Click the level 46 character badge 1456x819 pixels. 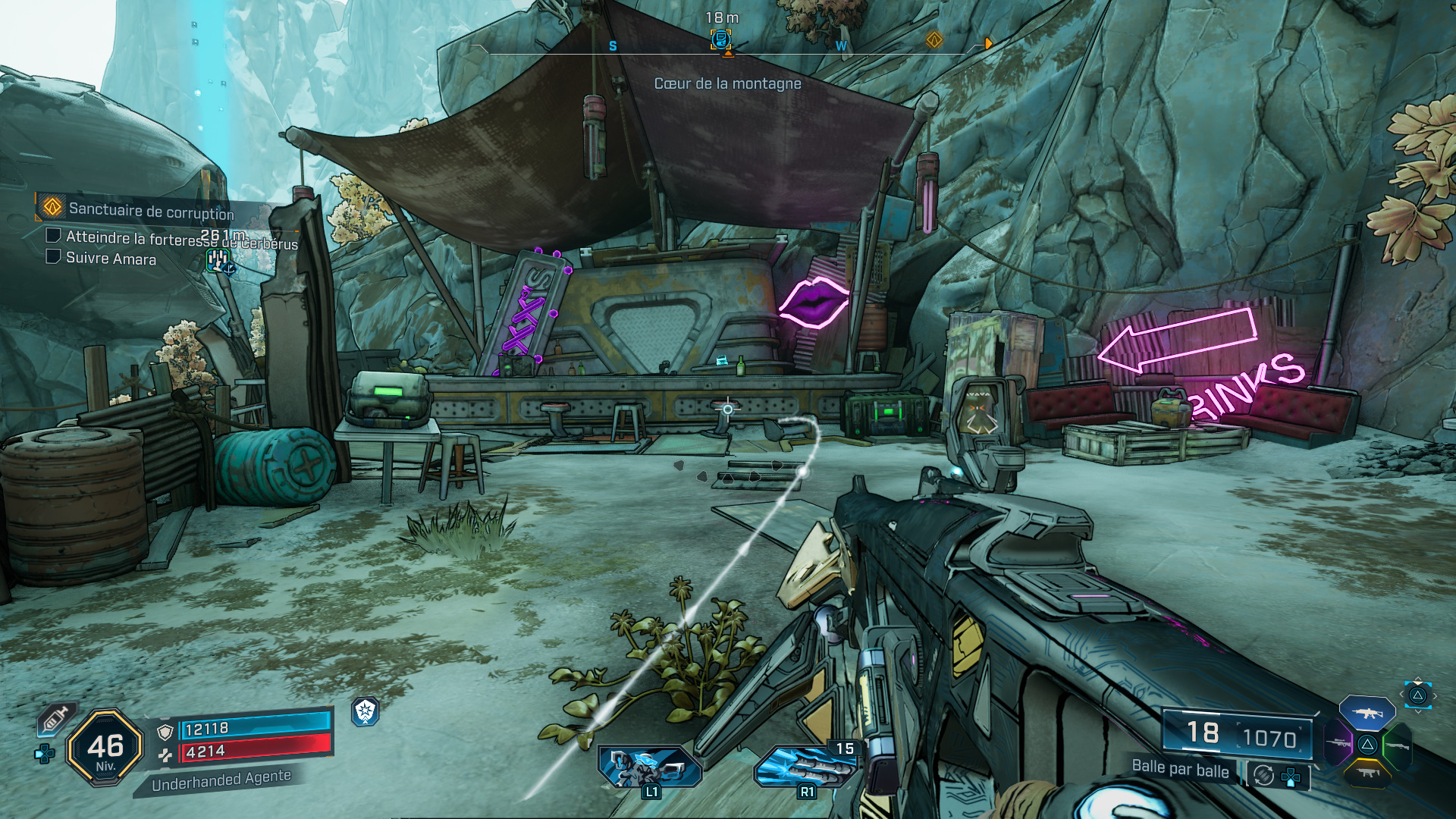105,748
